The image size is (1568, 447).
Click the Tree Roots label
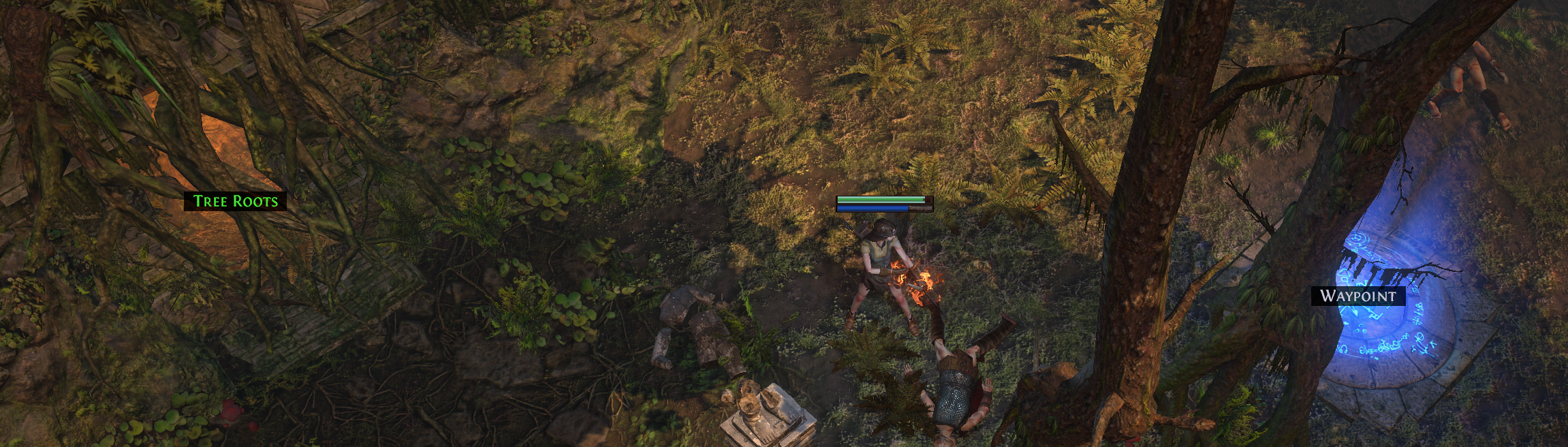pos(235,201)
